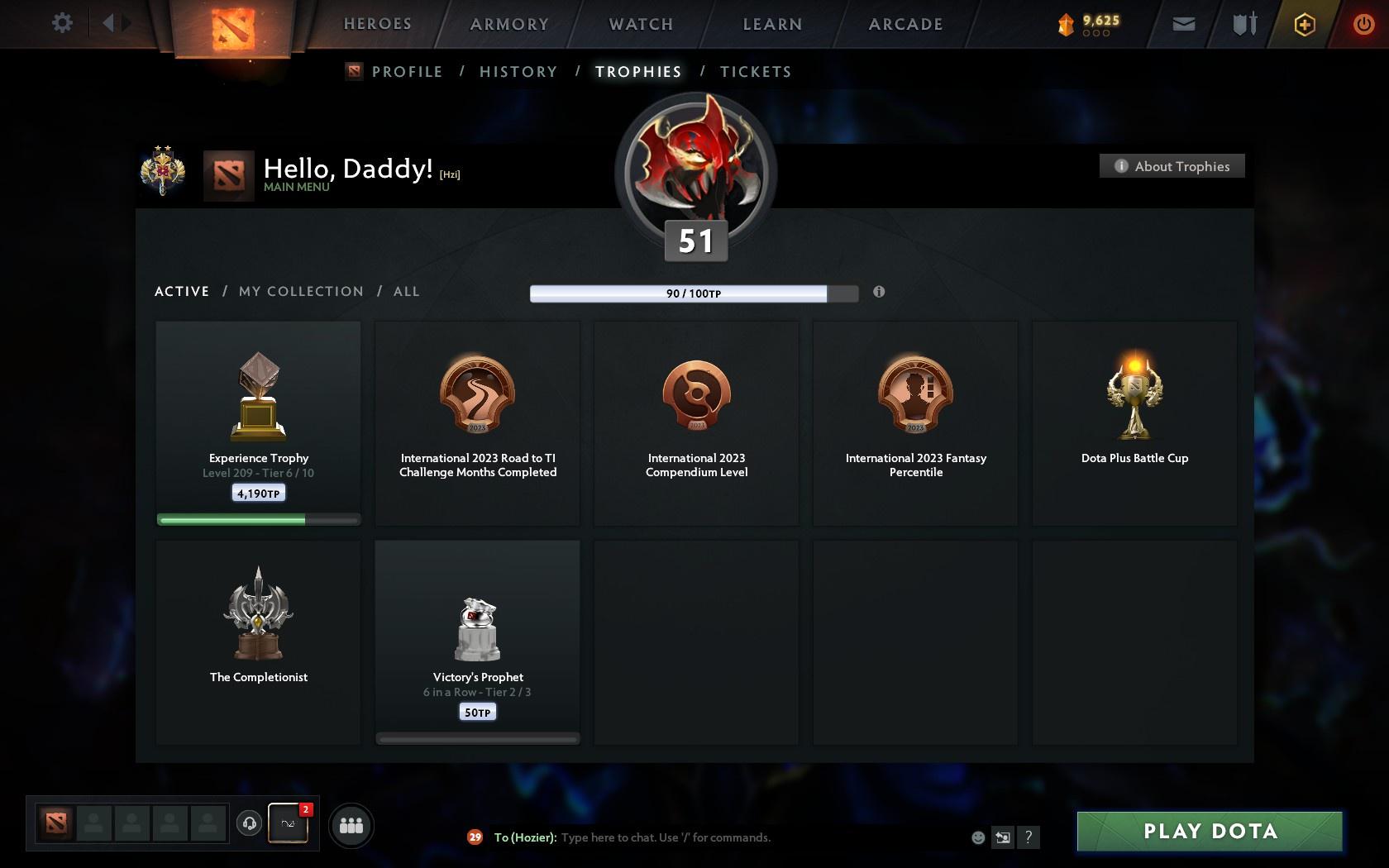Switch to the Tickets tab
Screen dimensions: 1389x868
754,72
